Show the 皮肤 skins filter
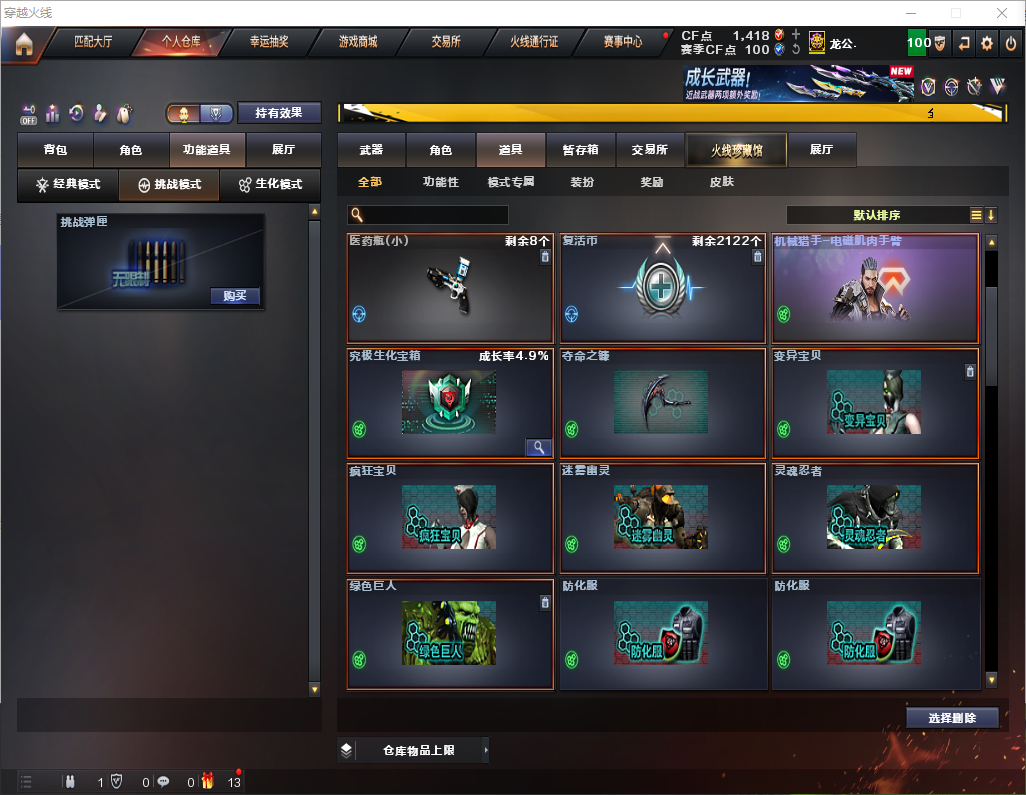 (x=721, y=183)
